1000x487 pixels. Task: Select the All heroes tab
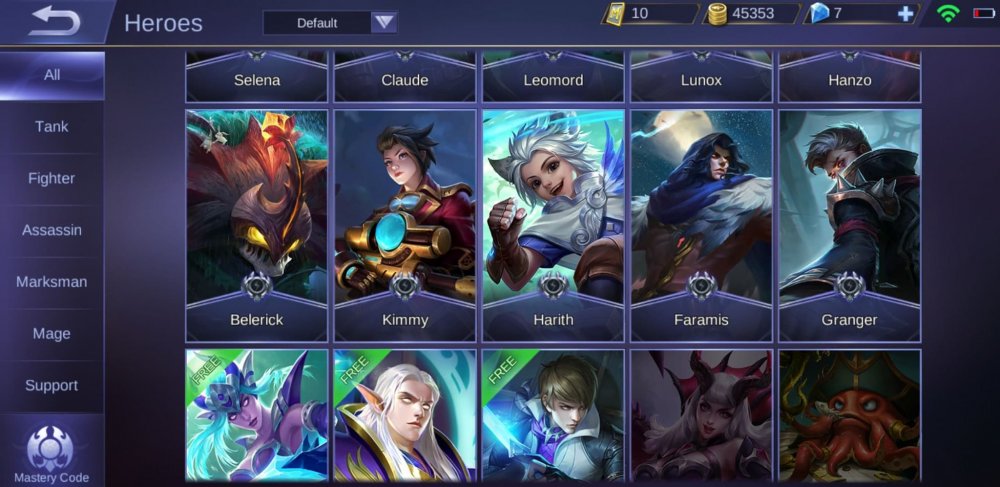coord(52,75)
